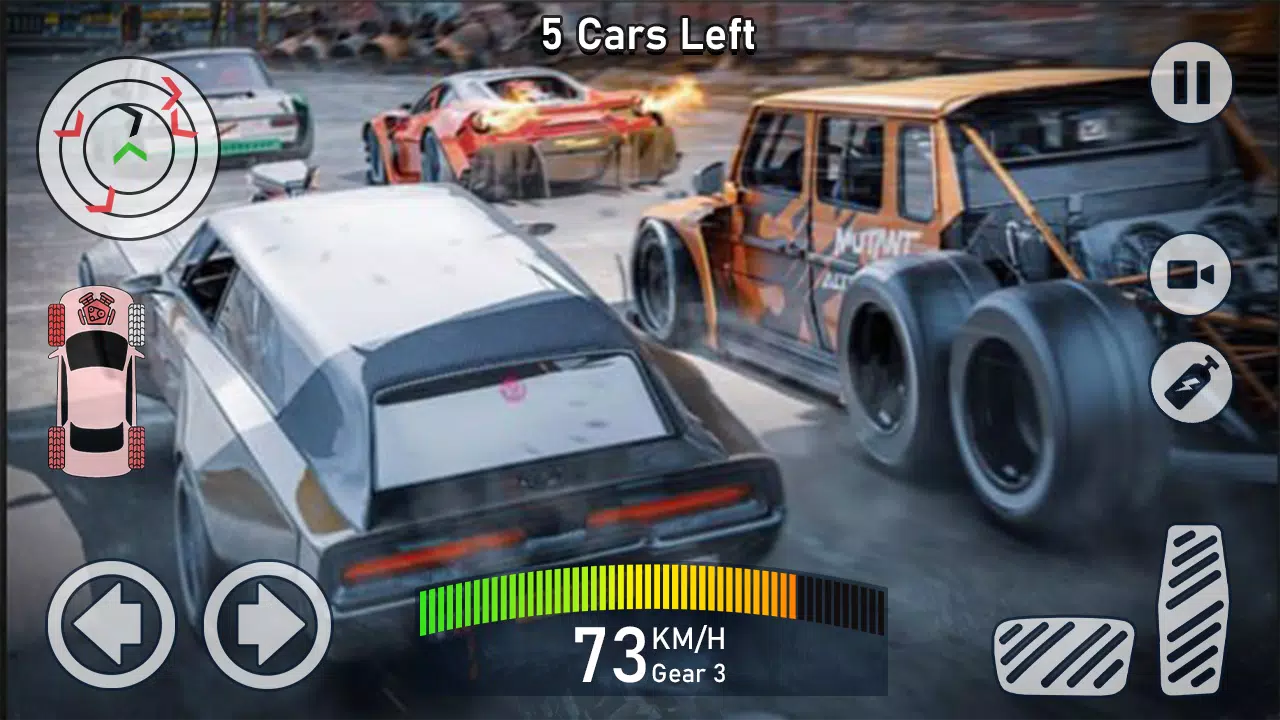Tap the brake pedal
This screenshot has width=1280, height=720.
click(x=1063, y=656)
